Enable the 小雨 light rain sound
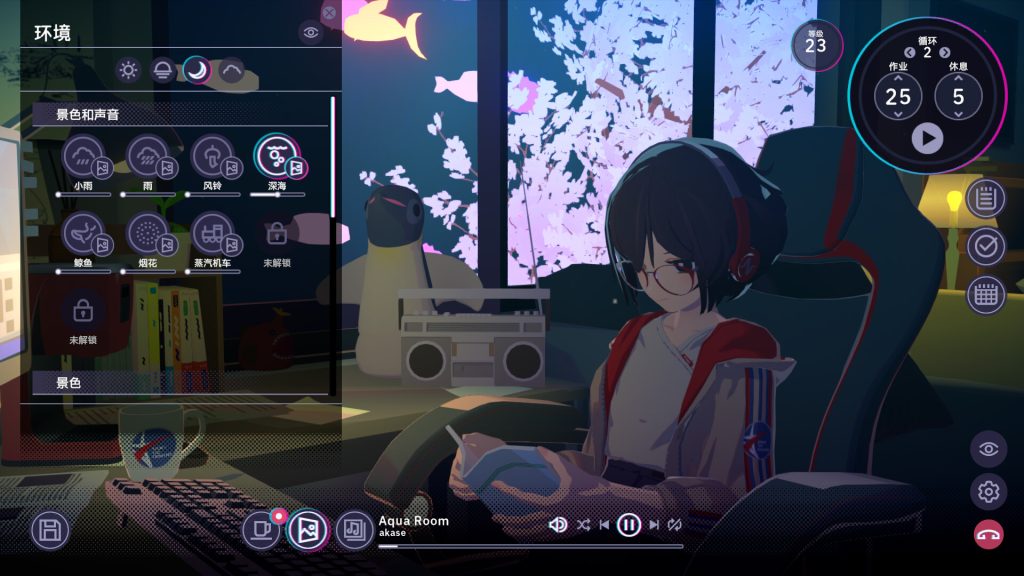The height and width of the screenshot is (576, 1024). [83, 156]
